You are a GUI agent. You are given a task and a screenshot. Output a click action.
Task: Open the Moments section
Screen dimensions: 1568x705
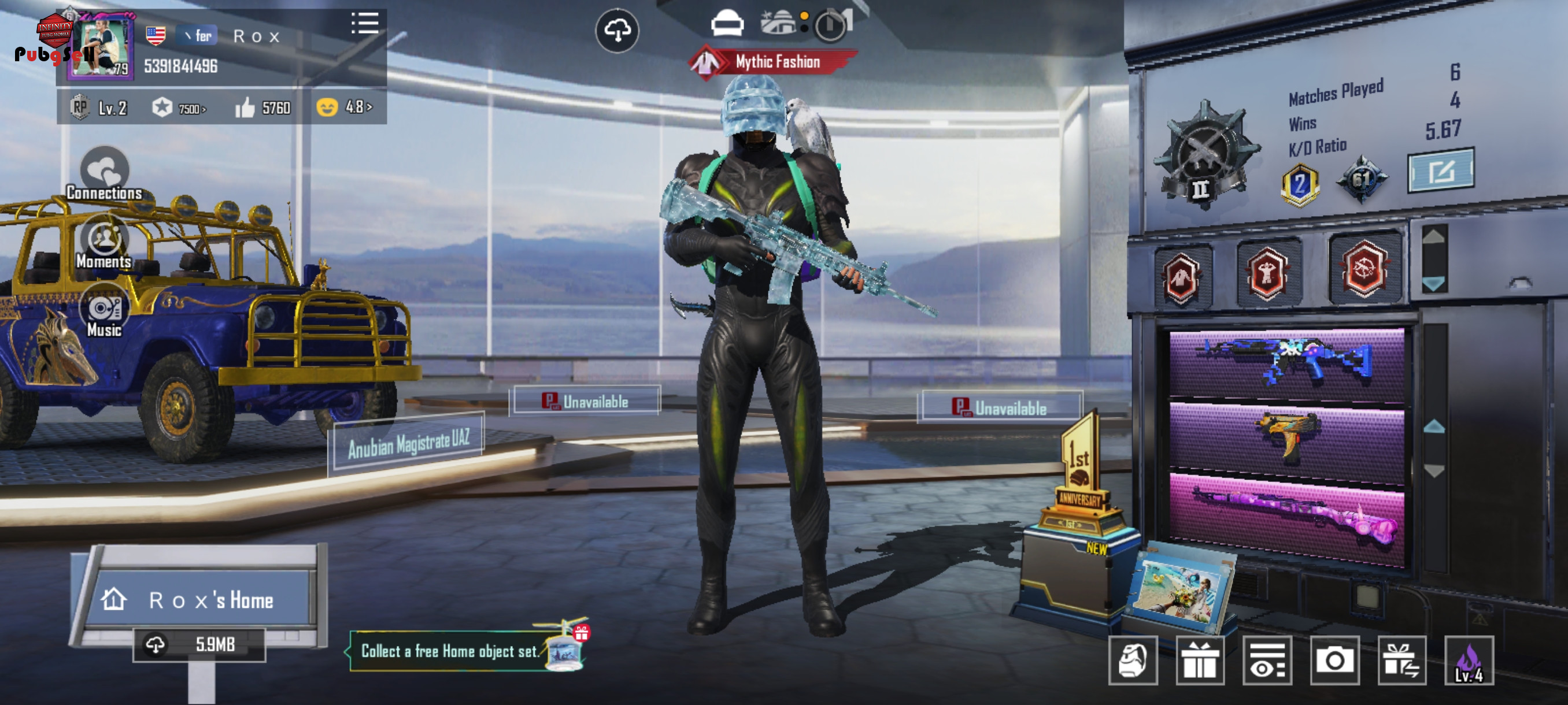point(104,243)
